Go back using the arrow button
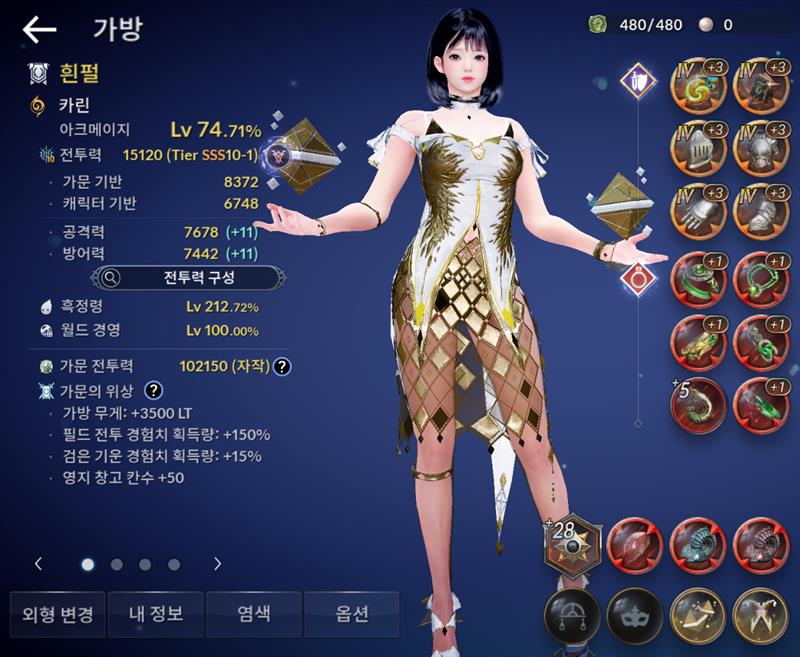 pos(40,30)
